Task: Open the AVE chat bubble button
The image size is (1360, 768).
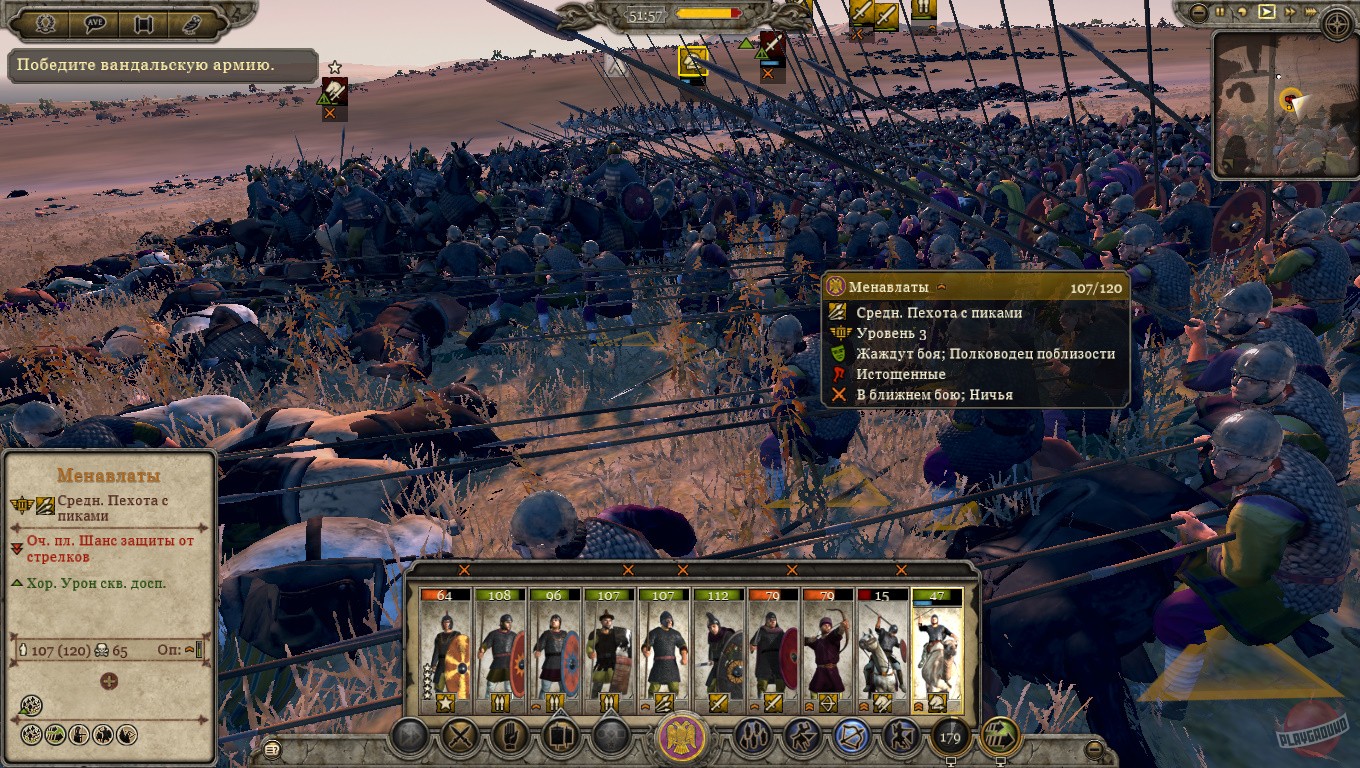Action: [x=95, y=23]
